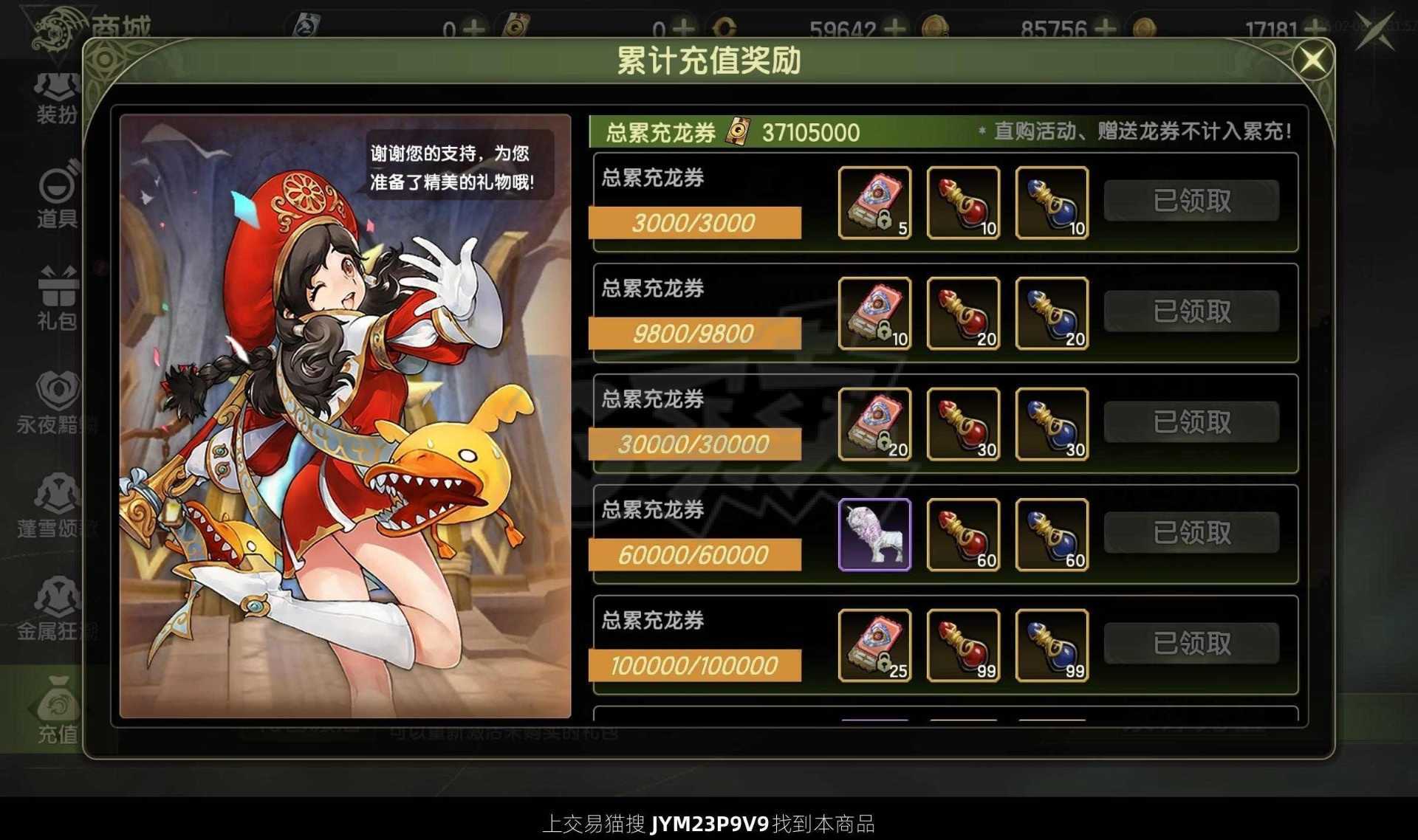Click the 3000/3000 progress bar

pos(693,223)
